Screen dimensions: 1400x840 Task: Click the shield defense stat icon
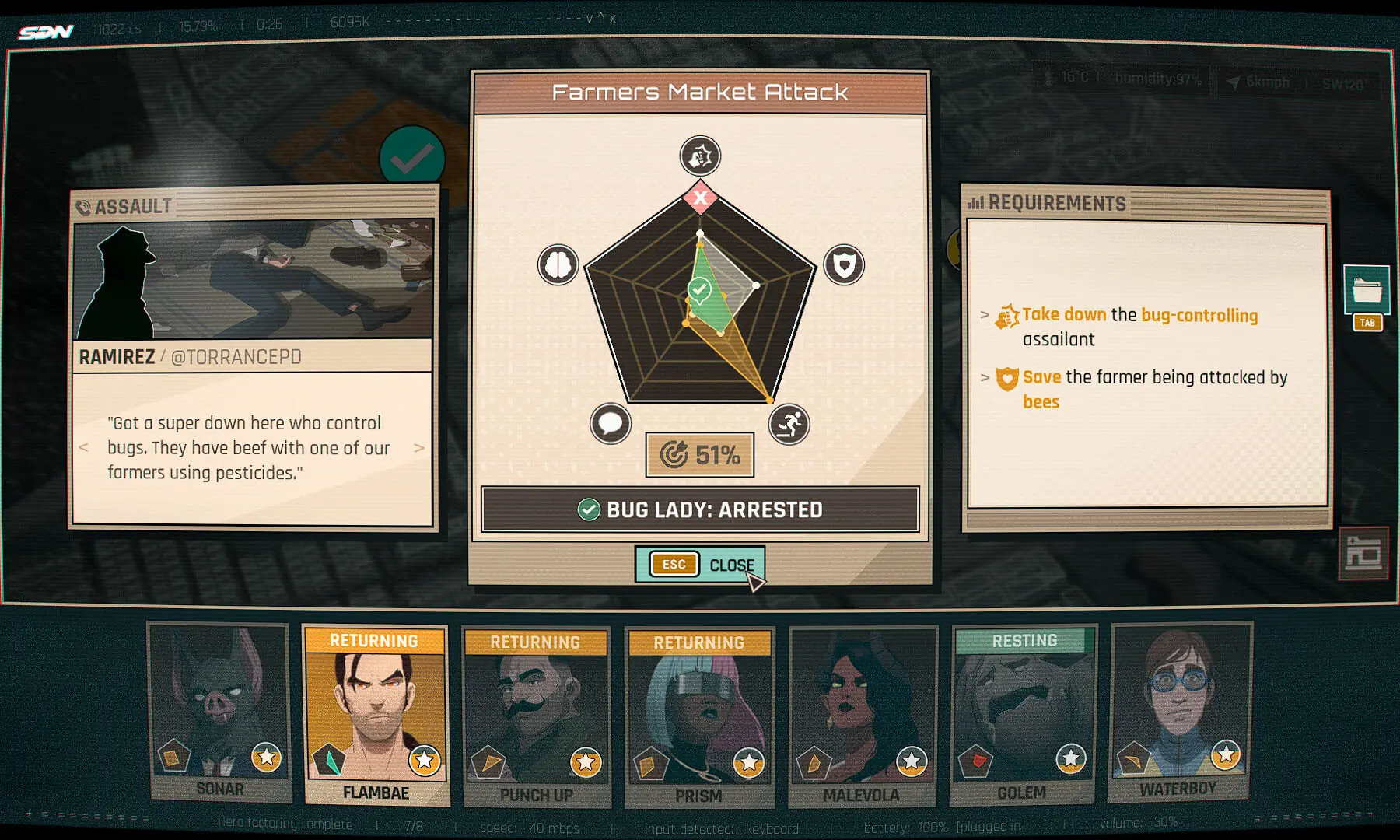tap(843, 264)
